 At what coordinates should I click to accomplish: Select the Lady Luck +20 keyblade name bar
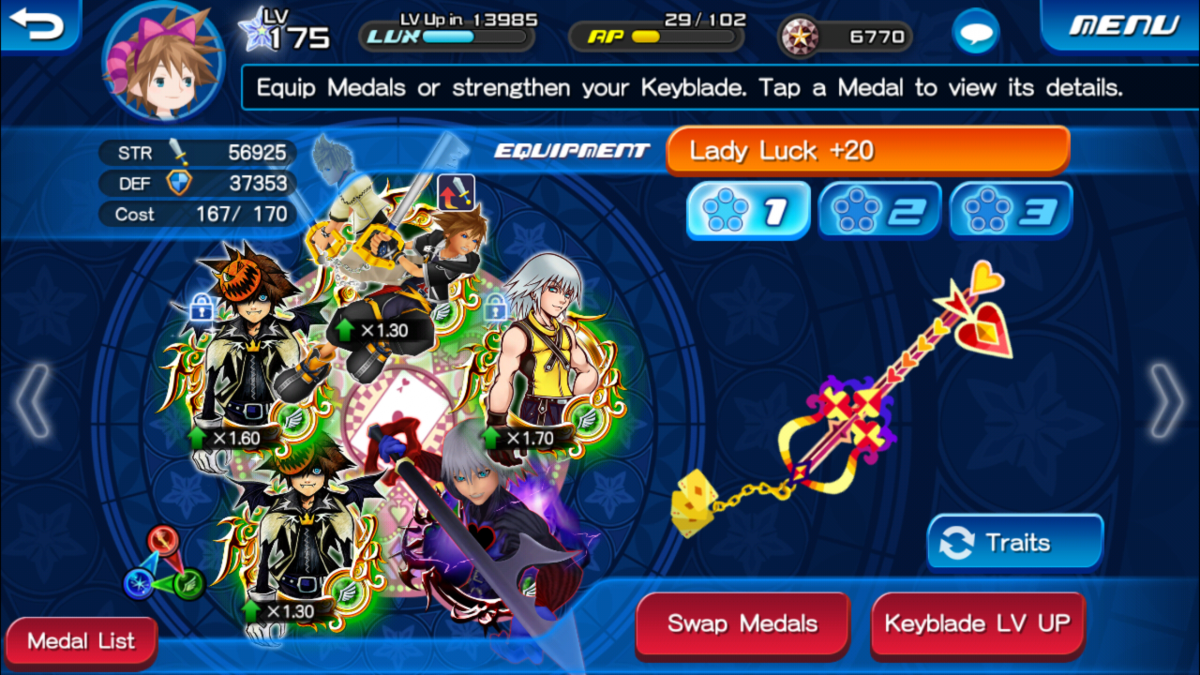867,151
